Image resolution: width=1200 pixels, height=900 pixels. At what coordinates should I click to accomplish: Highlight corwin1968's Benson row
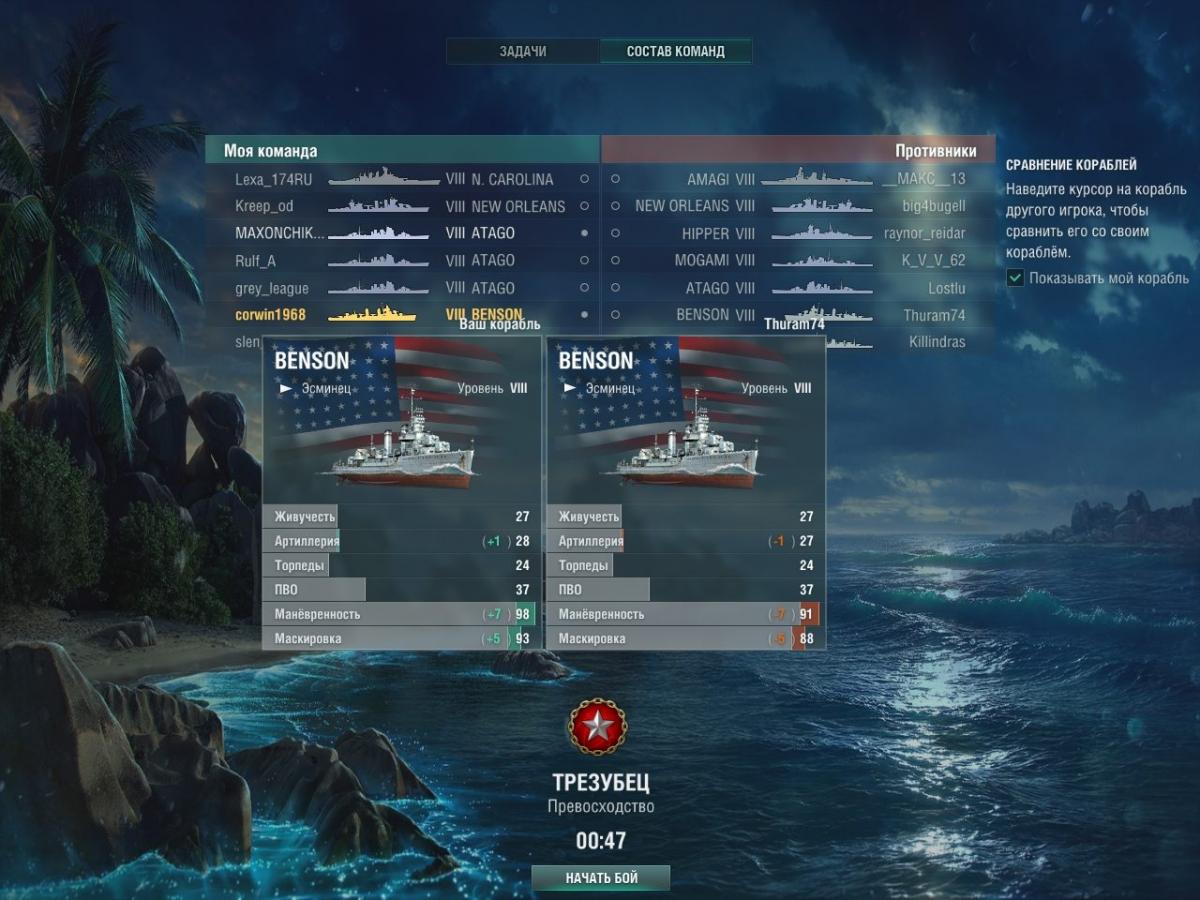(400, 315)
